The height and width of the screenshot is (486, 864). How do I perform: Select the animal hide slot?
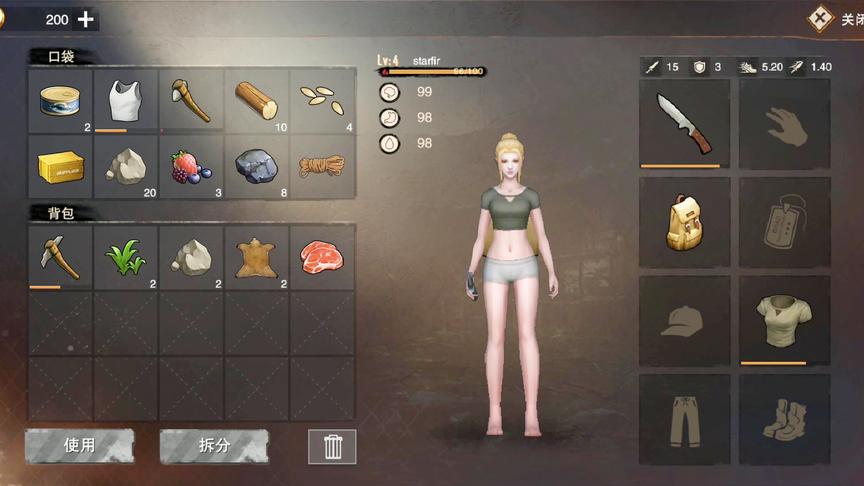click(257, 257)
